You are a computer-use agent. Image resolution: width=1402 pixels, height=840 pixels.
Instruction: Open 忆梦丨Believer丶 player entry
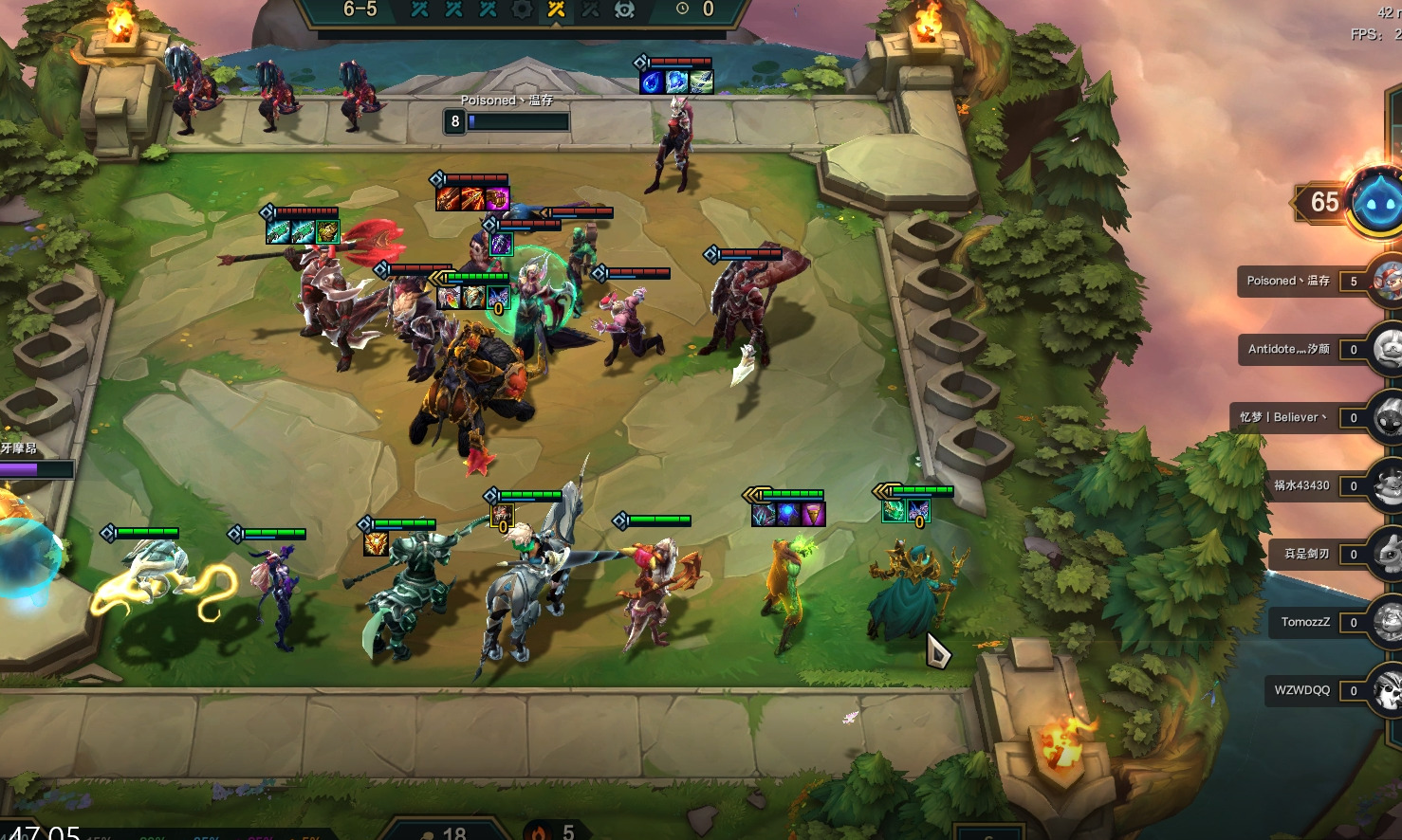coord(1282,417)
